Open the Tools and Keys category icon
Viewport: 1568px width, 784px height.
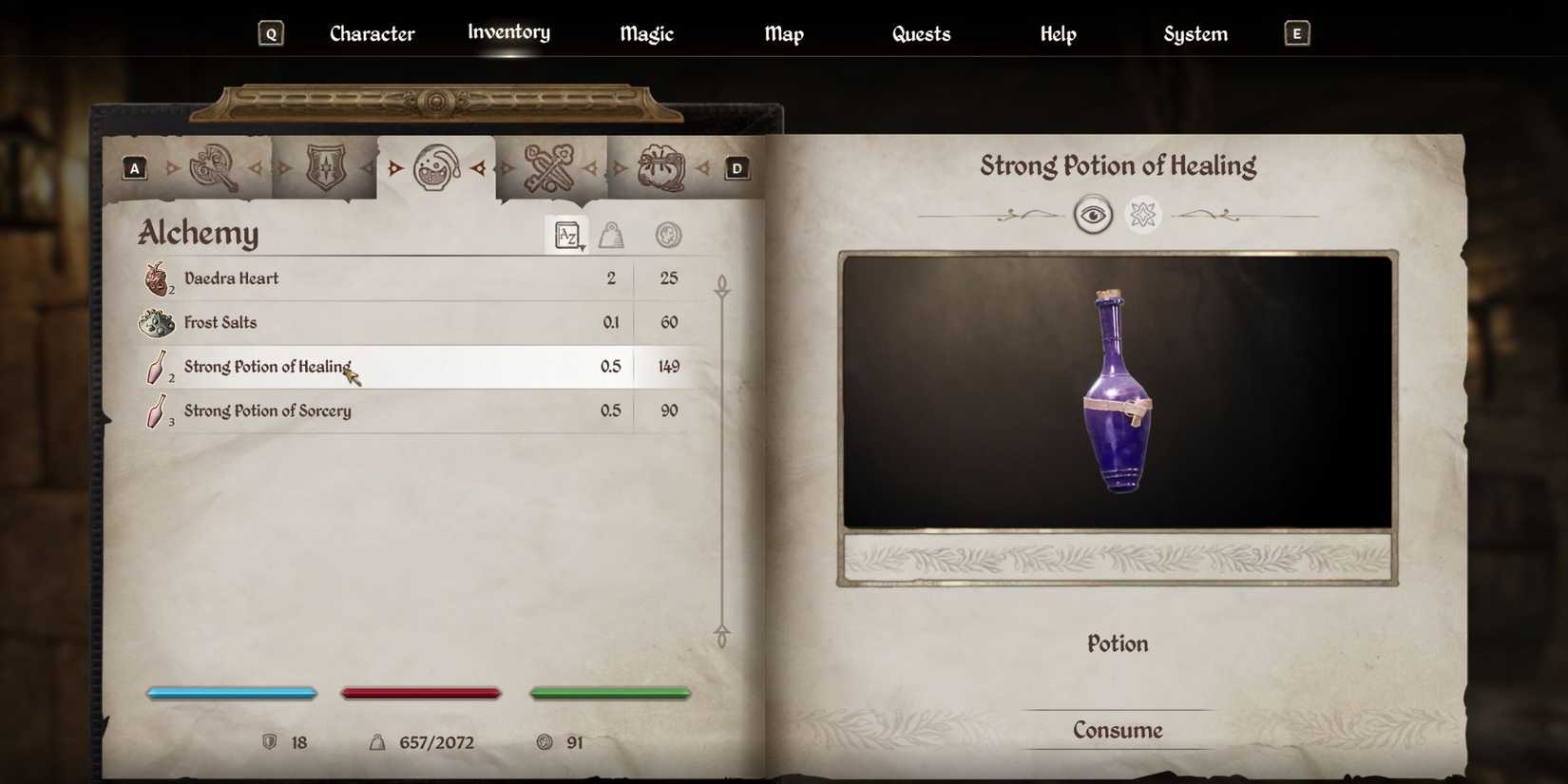coord(553,166)
